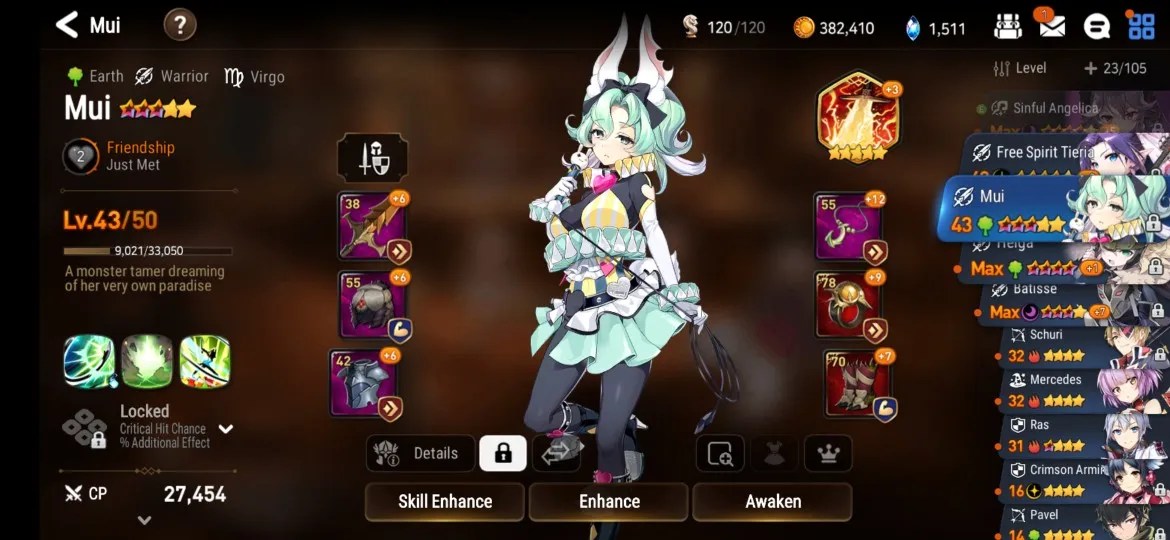This screenshot has width=1170, height=540.
Task: Expand the Locked imprint dropdown arrow
Action: coord(226,429)
